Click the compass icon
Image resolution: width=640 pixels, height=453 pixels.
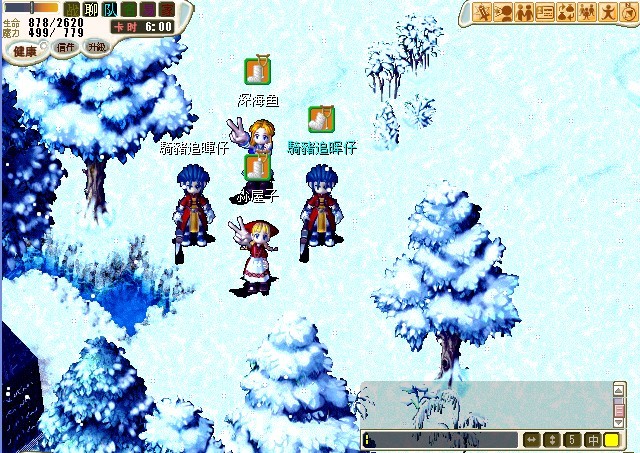coord(627,12)
